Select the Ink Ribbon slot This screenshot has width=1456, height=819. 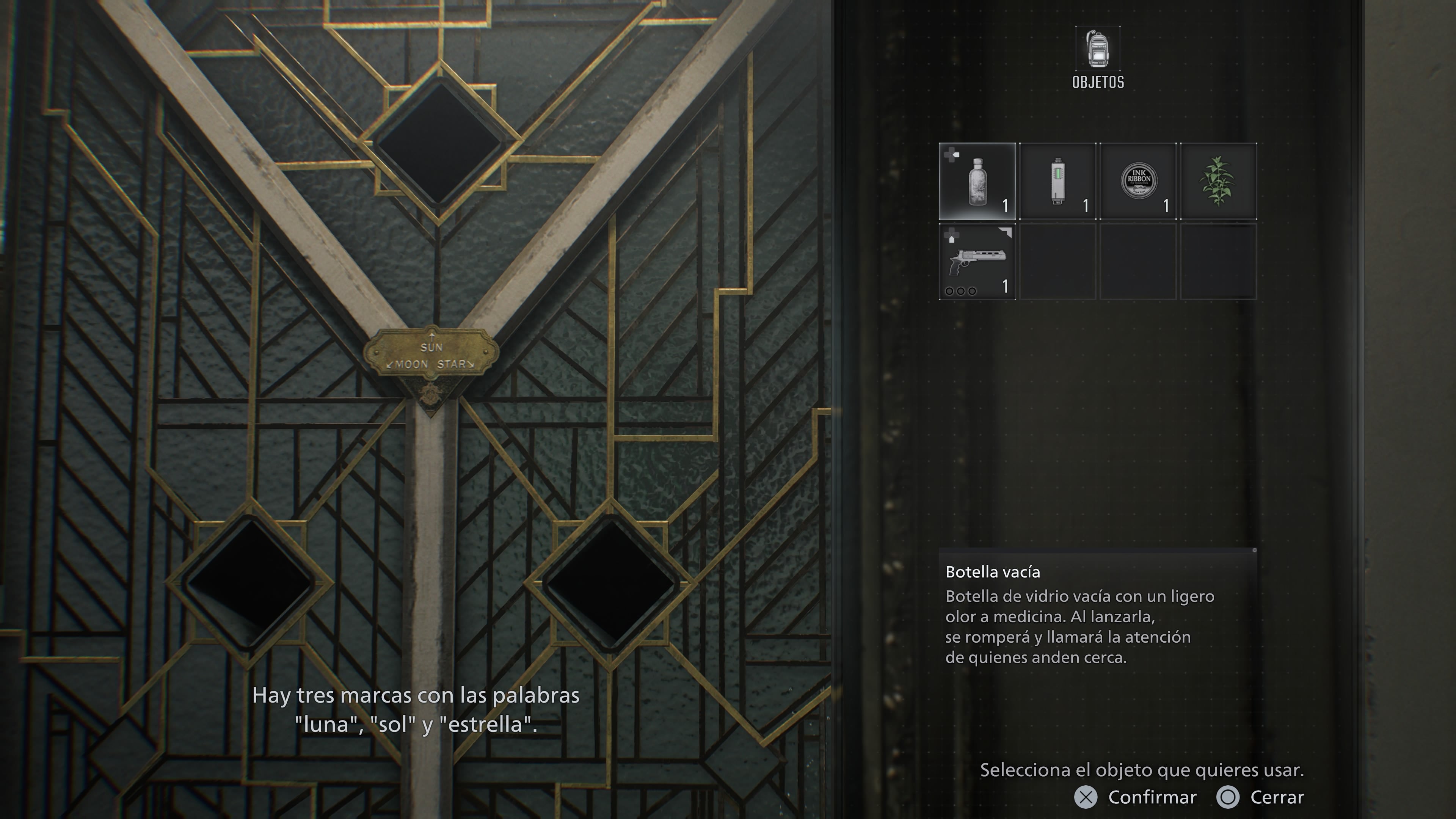[x=1138, y=182]
